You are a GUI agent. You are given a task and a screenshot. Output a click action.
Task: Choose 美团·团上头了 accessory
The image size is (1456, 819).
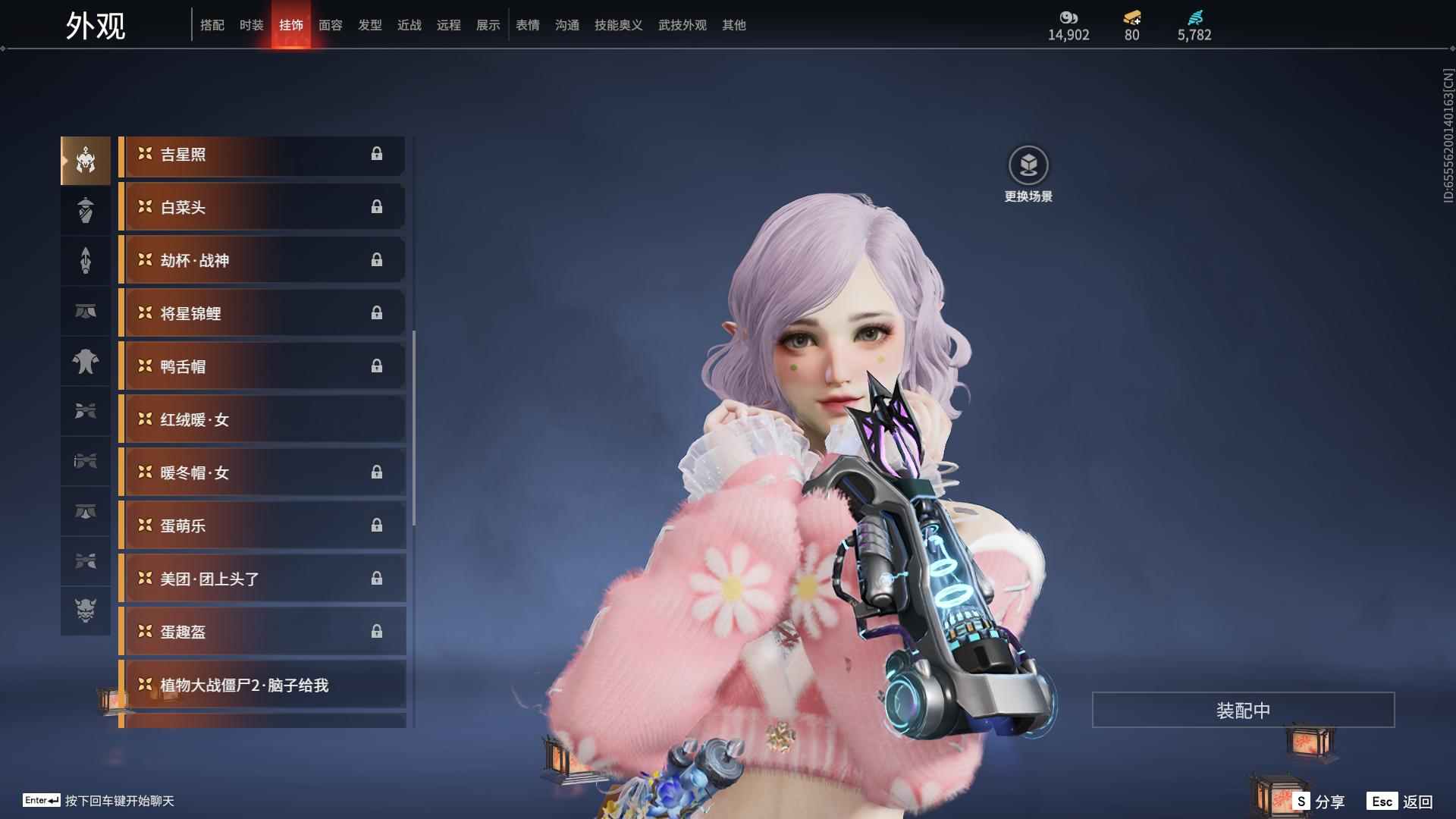pyautogui.click(x=262, y=579)
